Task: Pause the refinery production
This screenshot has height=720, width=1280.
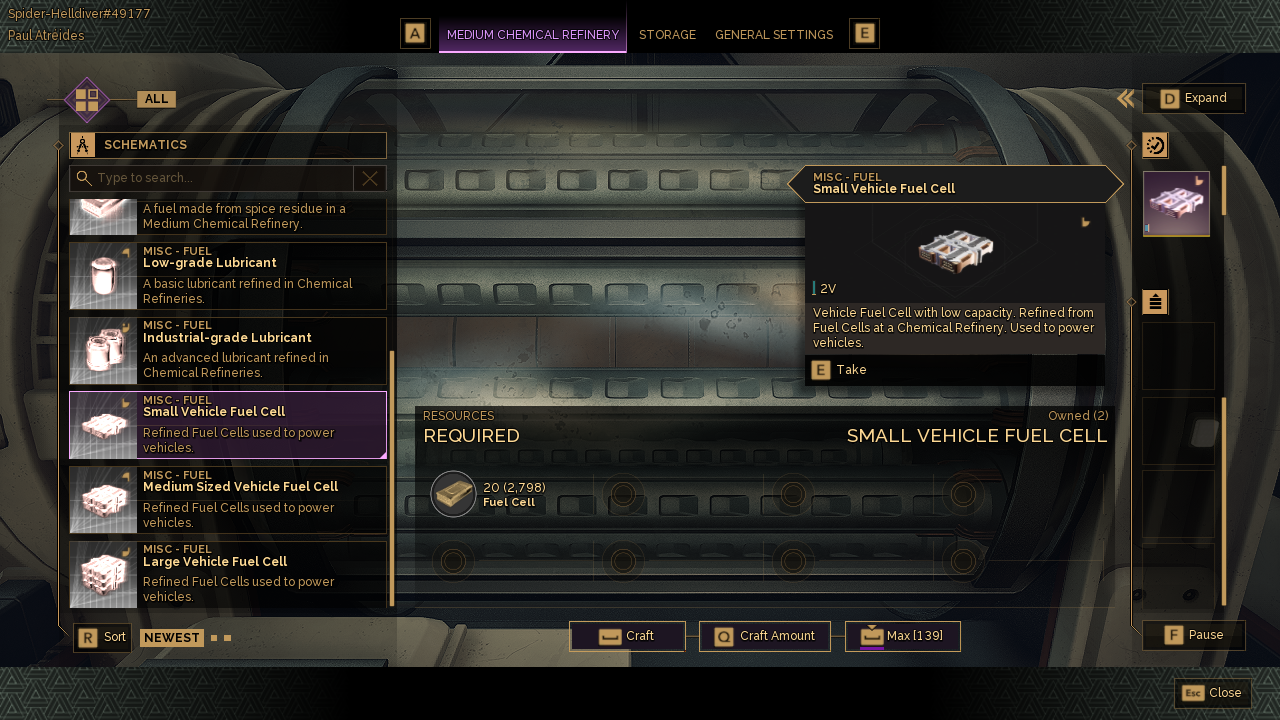Action: coord(1194,635)
